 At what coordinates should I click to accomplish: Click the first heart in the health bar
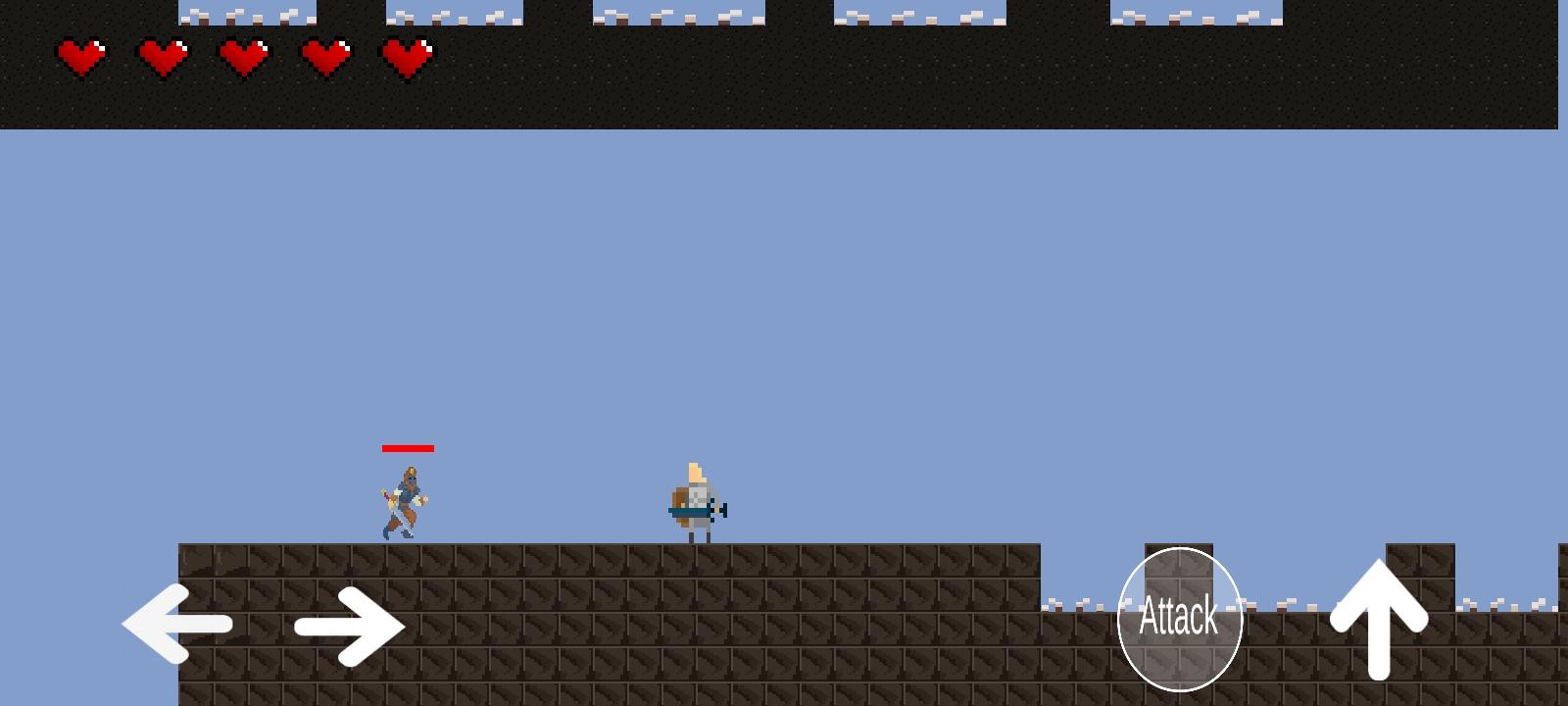[x=83, y=56]
